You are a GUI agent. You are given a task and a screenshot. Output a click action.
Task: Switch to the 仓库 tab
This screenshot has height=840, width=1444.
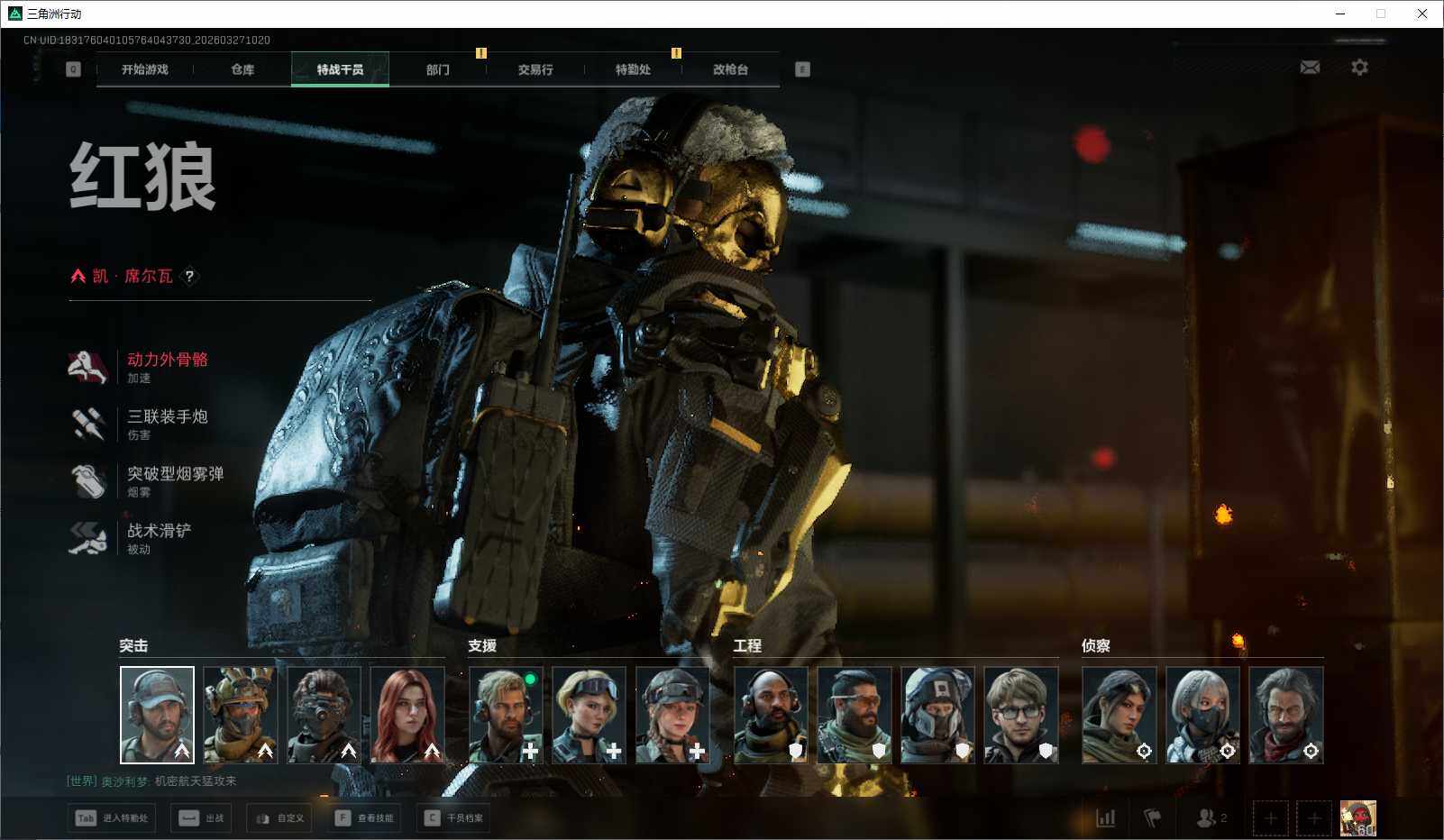[x=242, y=69]
